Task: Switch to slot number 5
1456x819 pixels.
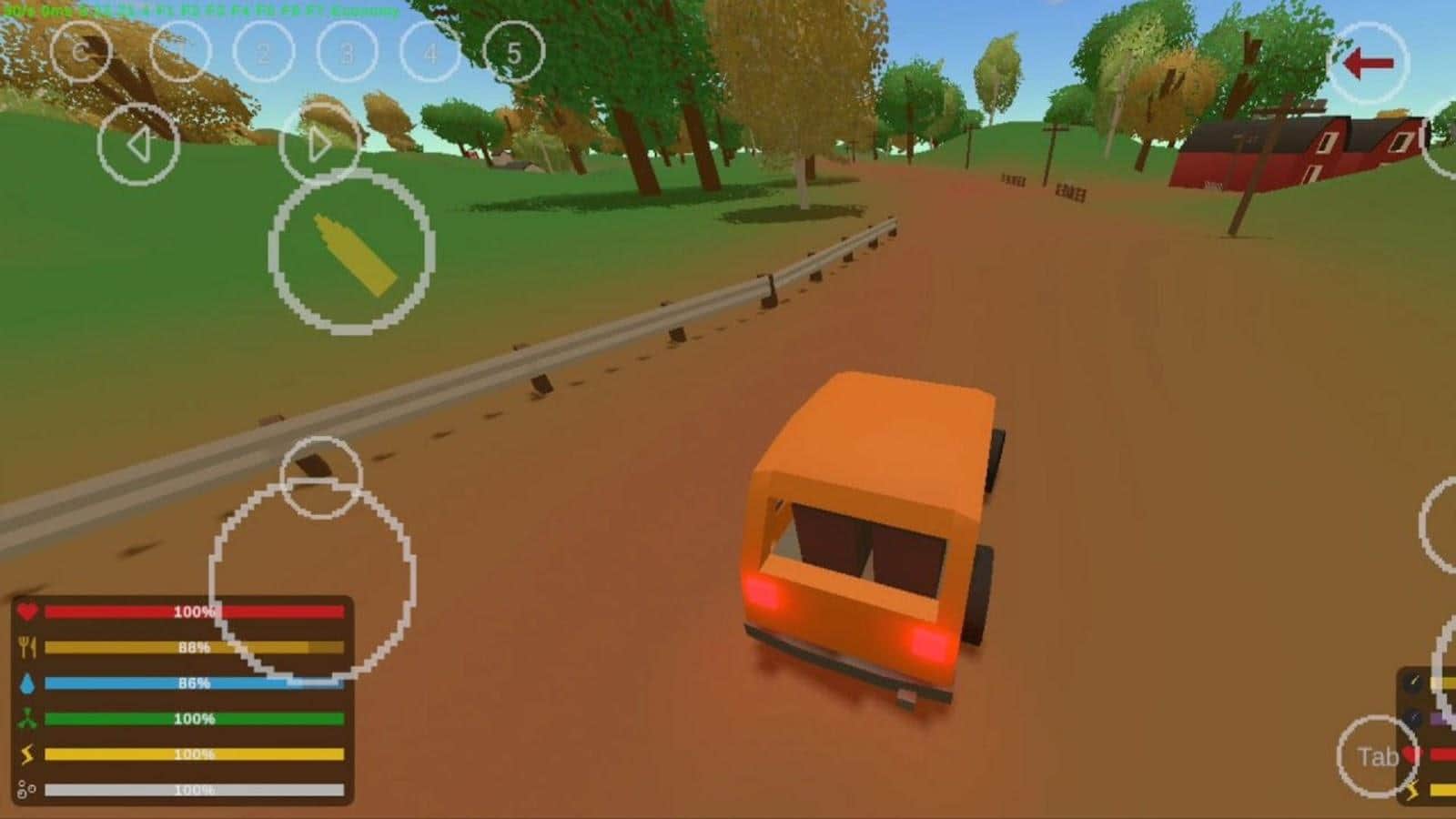Action: [513, 54]
